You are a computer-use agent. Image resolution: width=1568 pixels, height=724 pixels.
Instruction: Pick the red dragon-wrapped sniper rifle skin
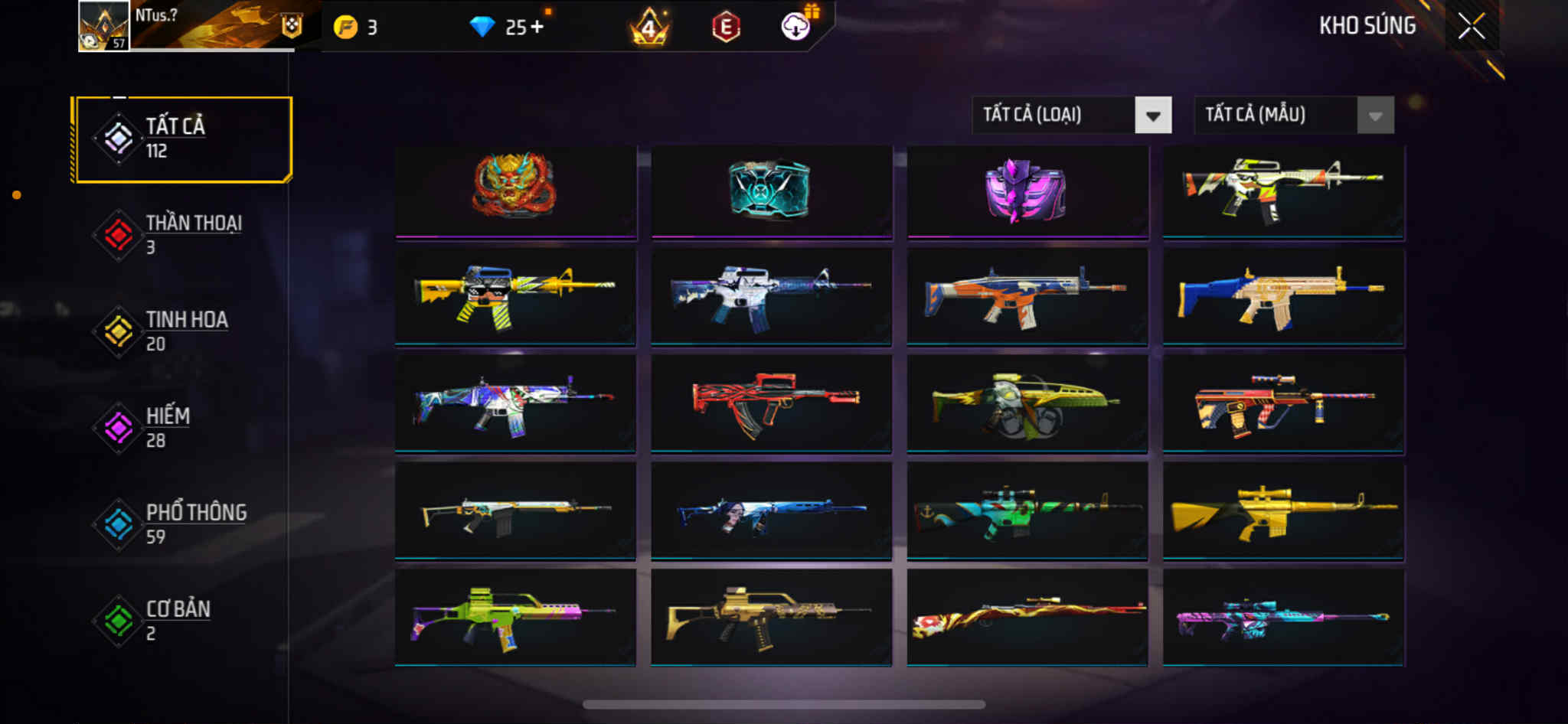1027,618
